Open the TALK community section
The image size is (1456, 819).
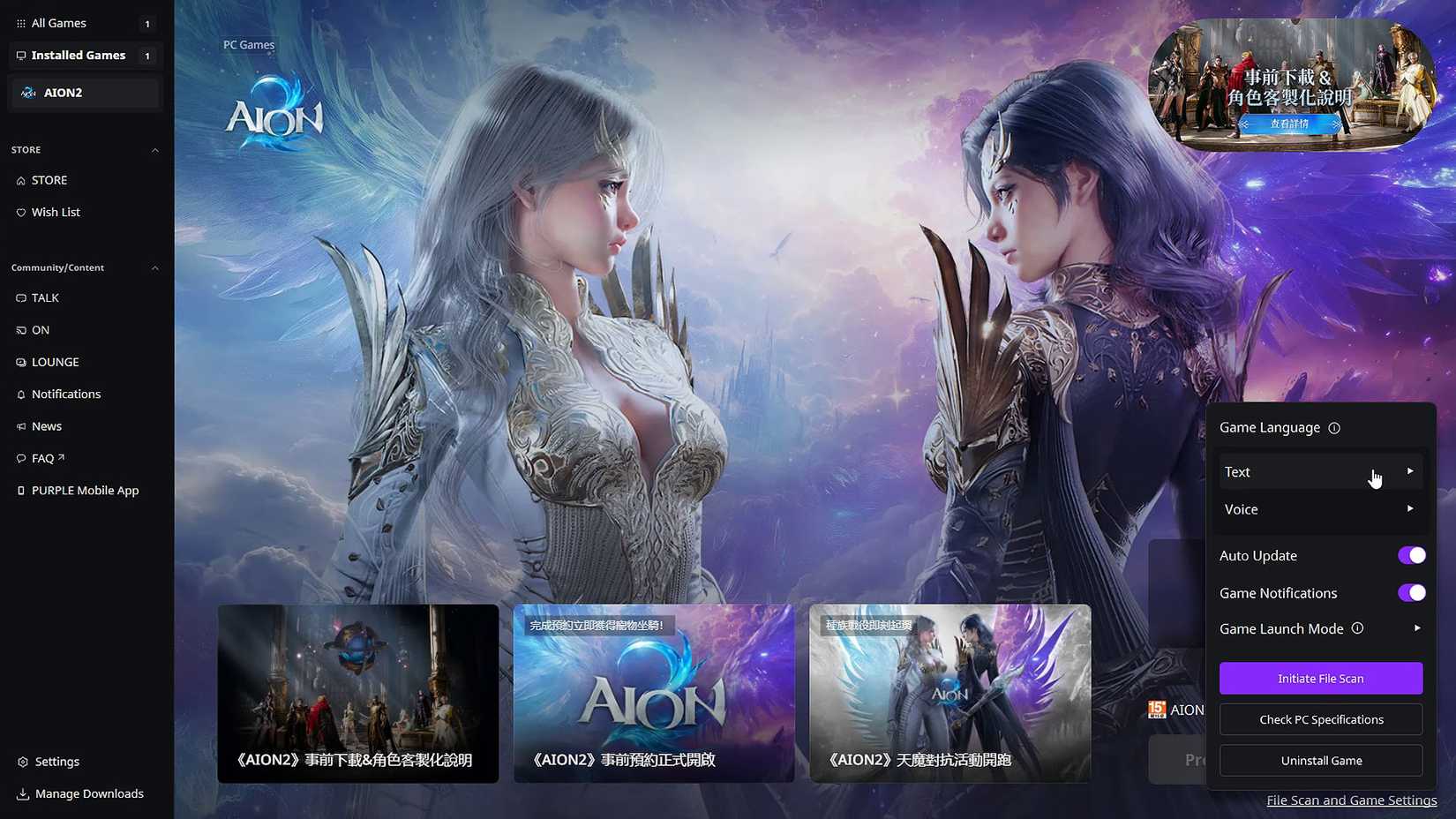pyautogui.click(x=46, y=297)
